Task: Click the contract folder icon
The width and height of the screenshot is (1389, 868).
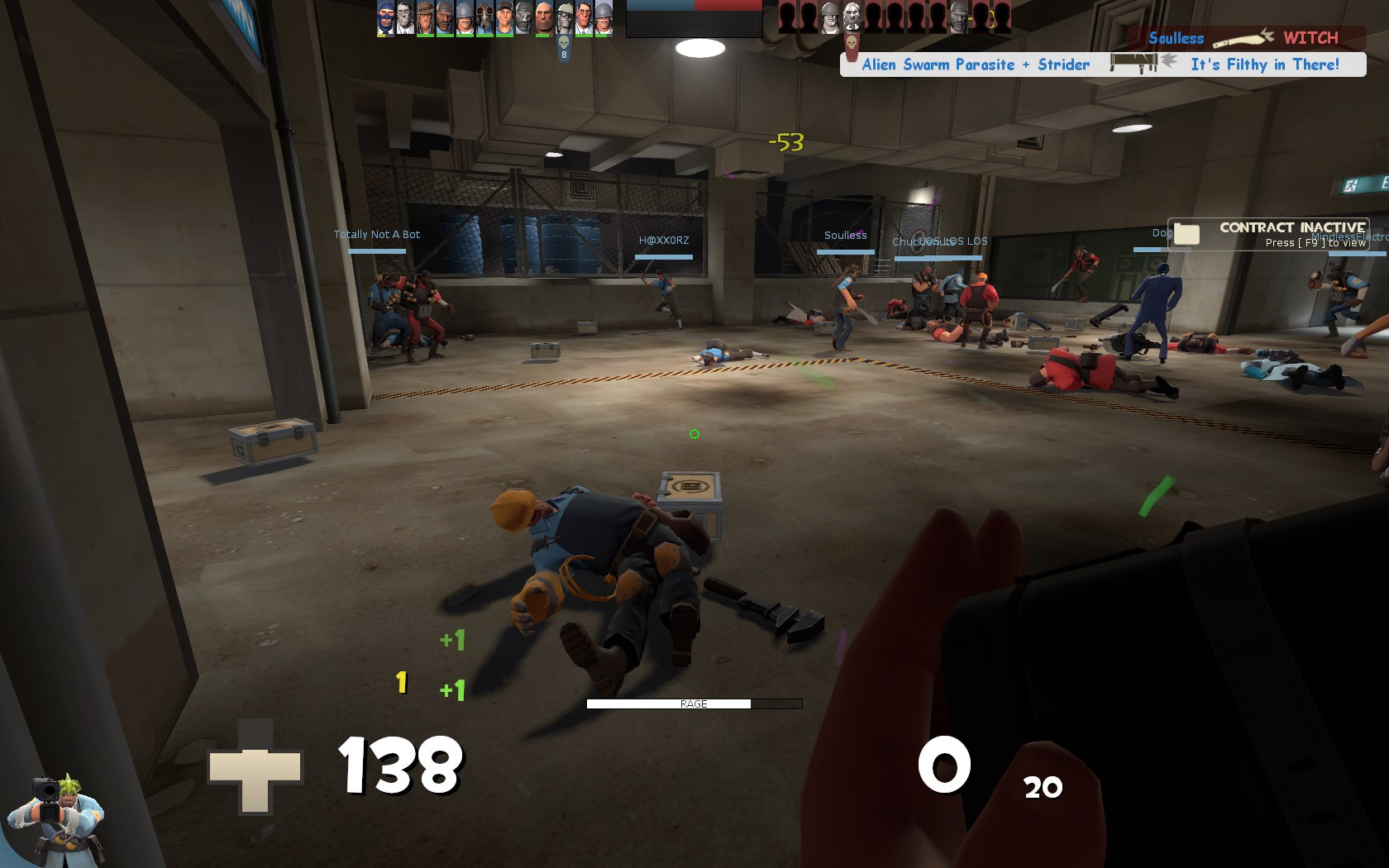Action: point(1188,235)
